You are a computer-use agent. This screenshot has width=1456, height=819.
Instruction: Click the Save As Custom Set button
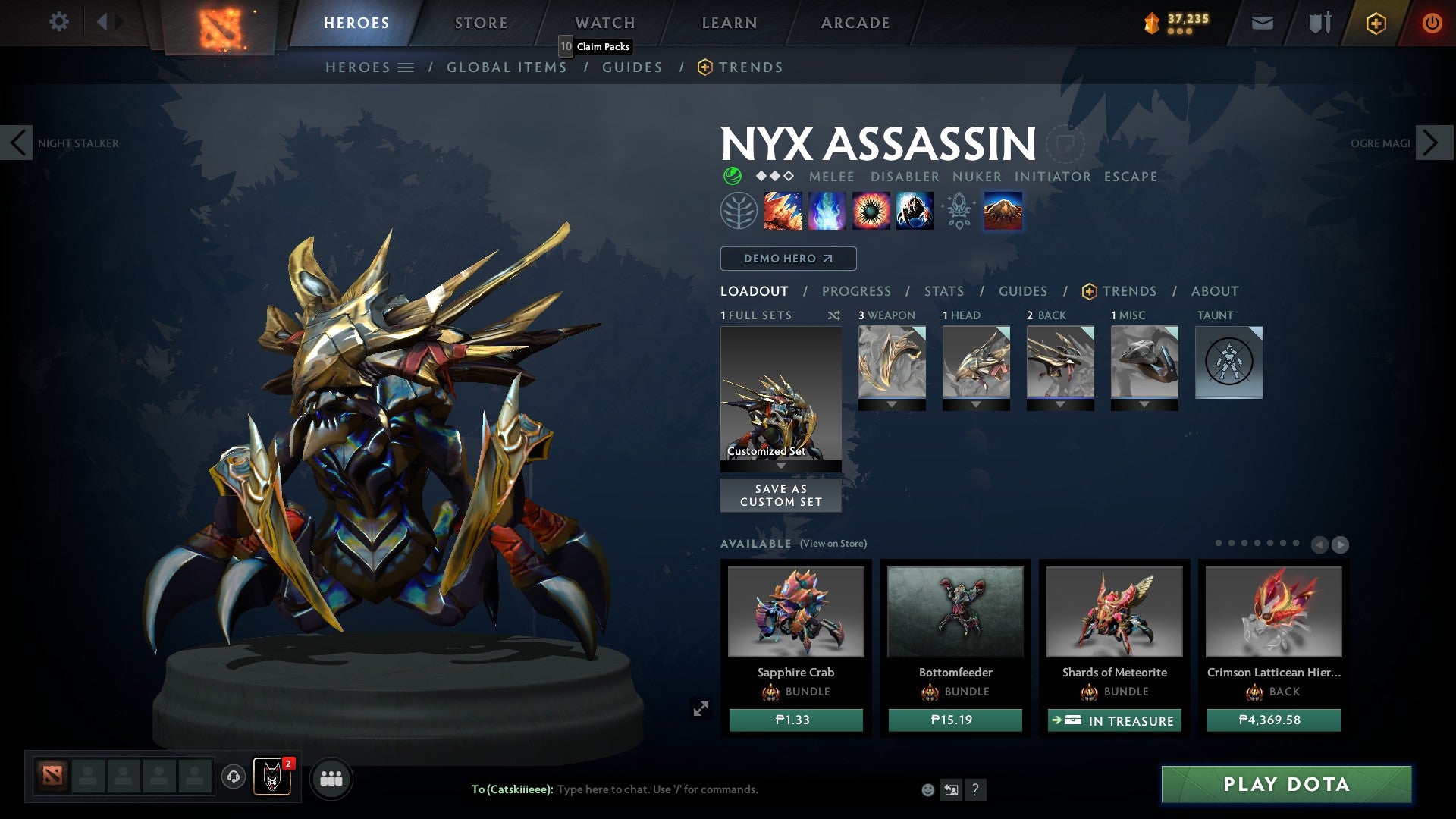click(x=780, y=495)
